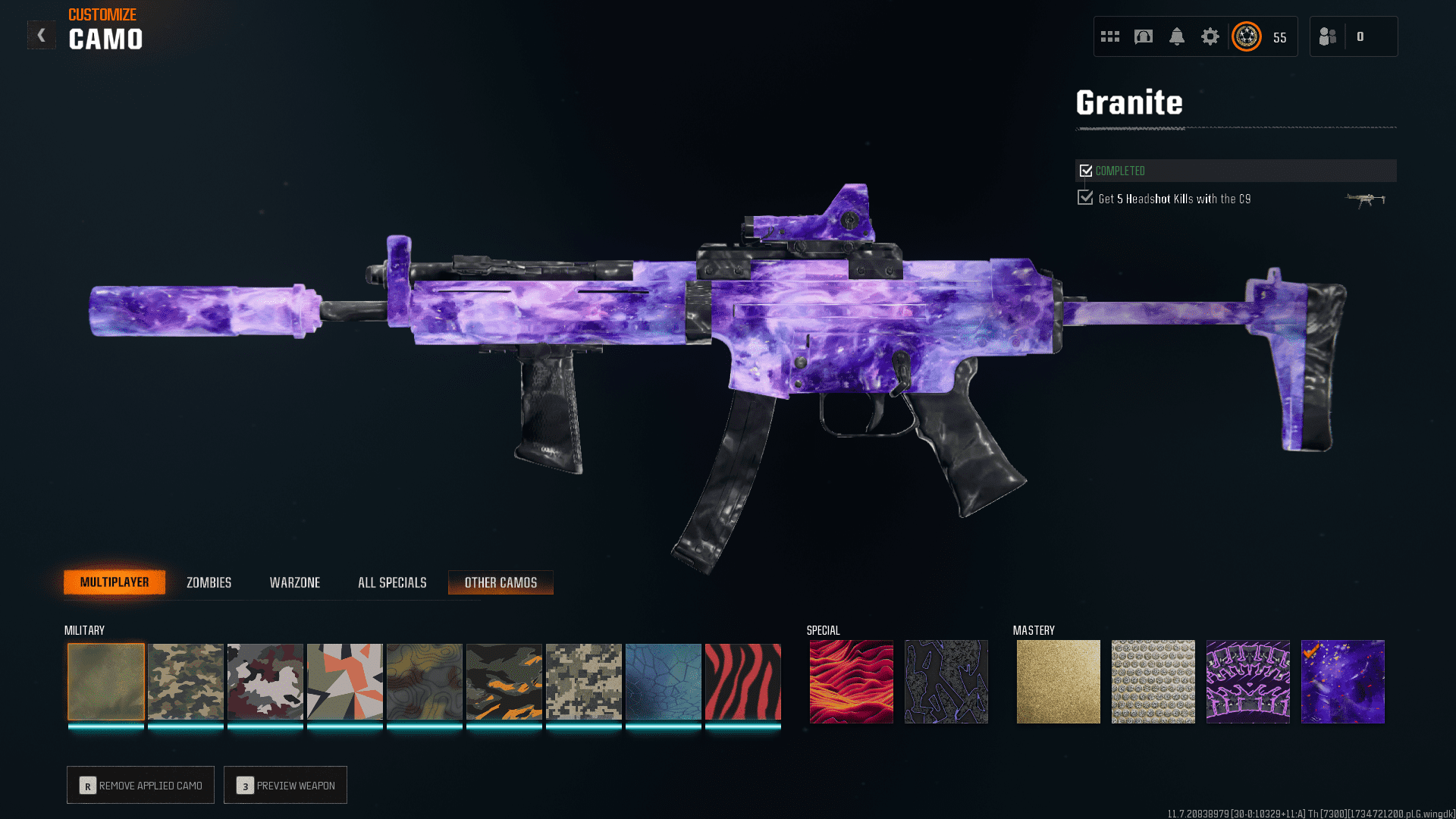This screenshot has width=1456, height=819.
Task: Select the All Specials tab
Action: point(392,582)
